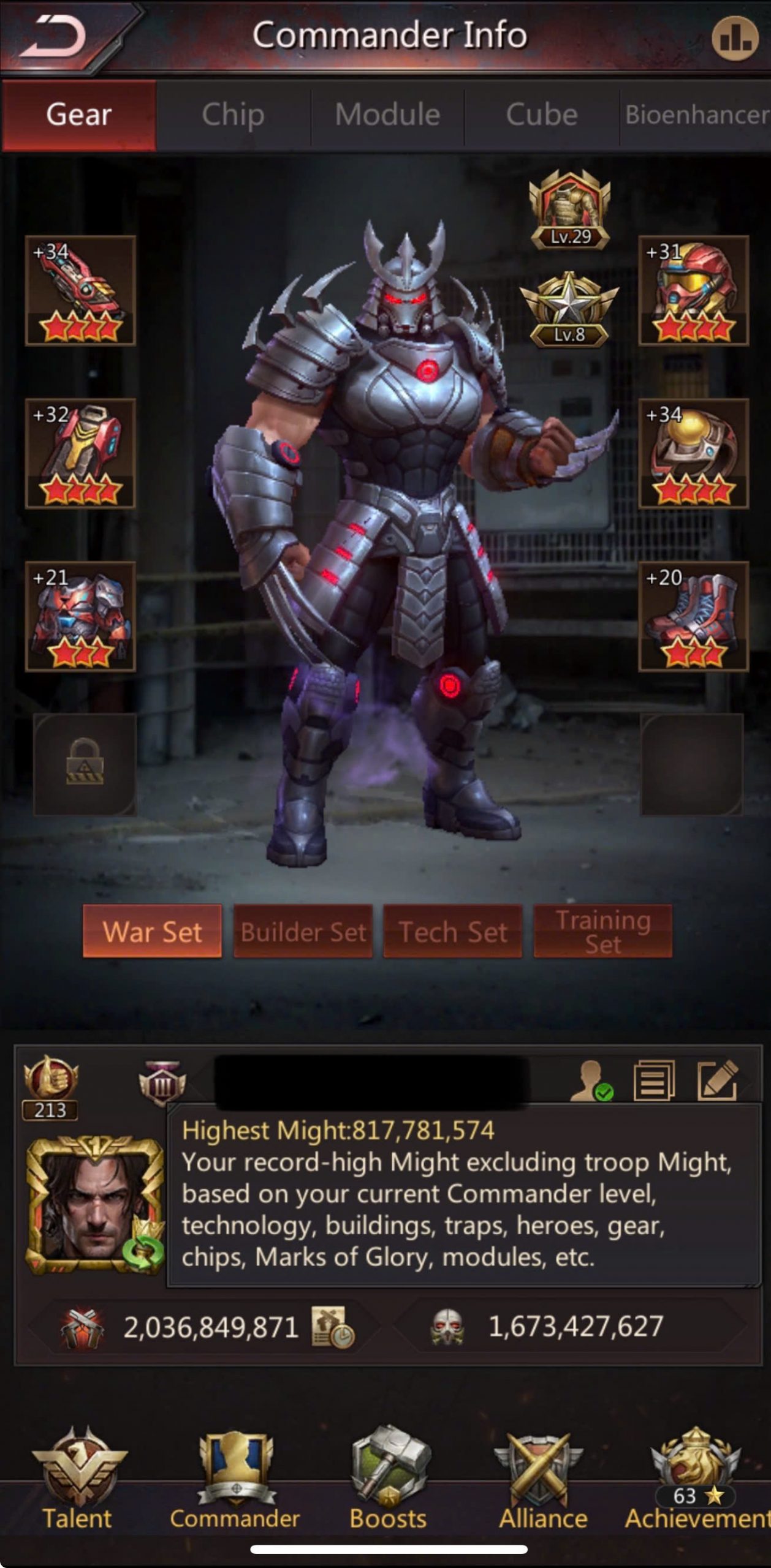
Task: Choose the +21 chest armor slot
Action: pos(80,616)
